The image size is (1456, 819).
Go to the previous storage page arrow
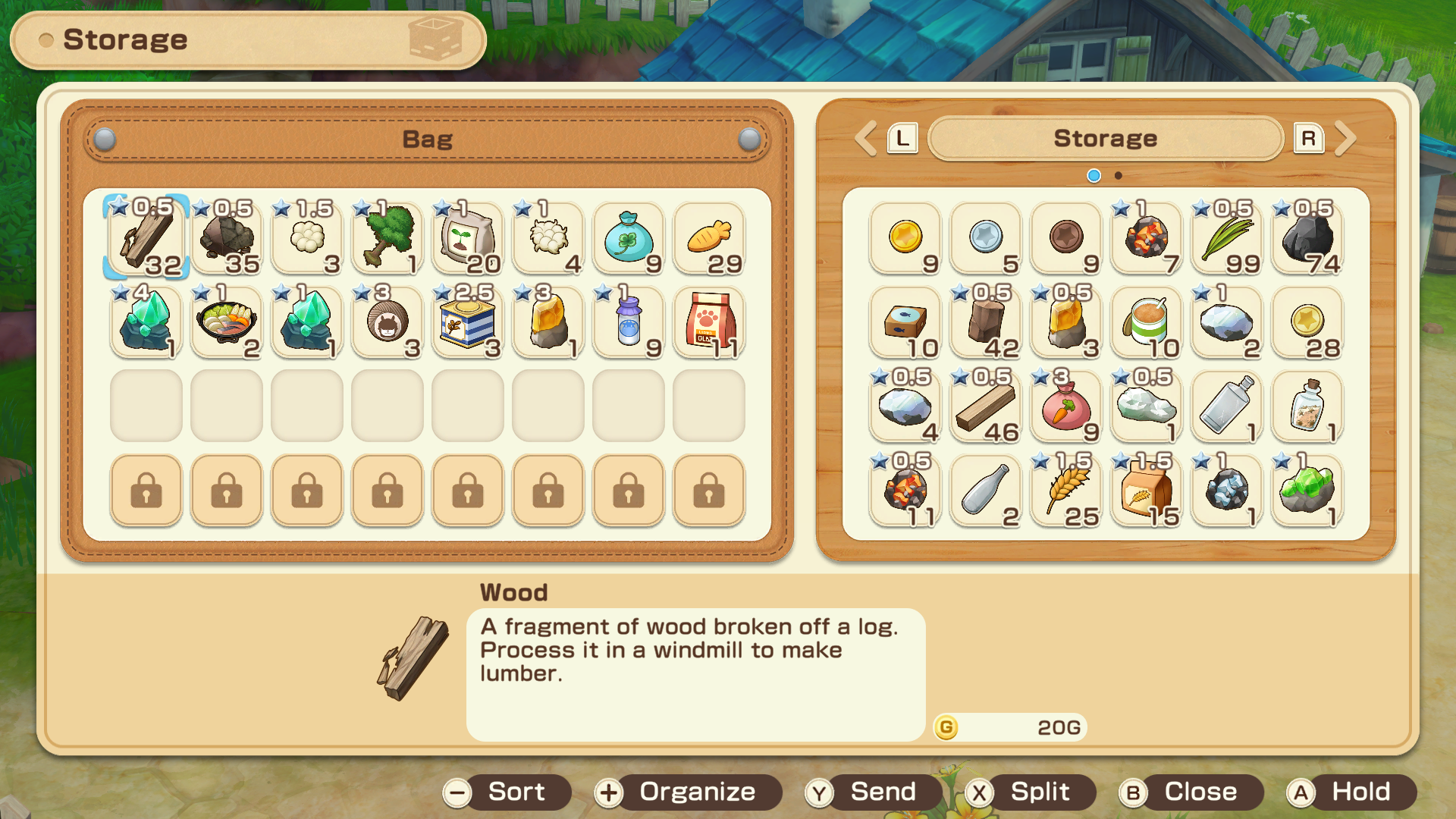(x=865, y=139)
